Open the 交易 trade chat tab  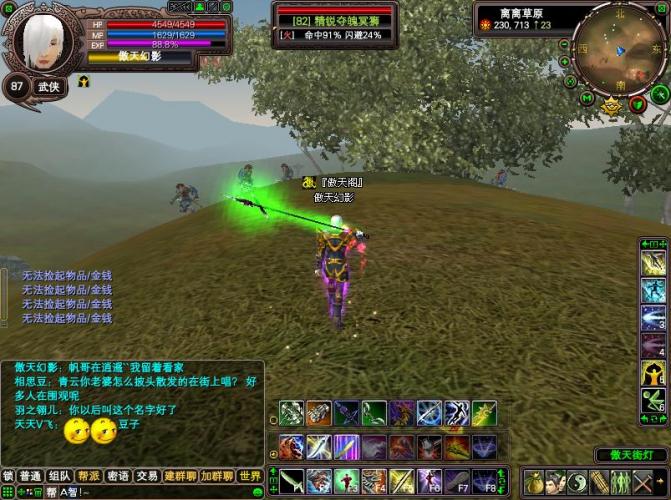tap(147, 476)
